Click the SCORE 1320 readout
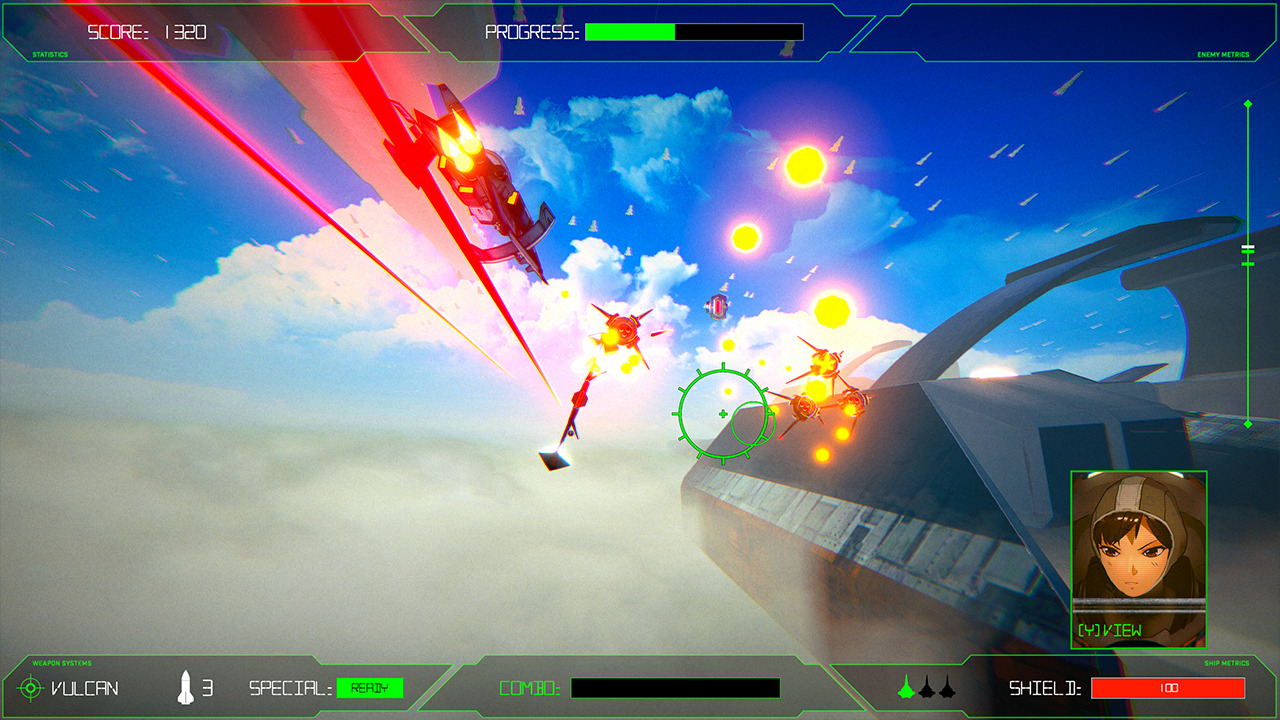The width and height of the screenshot is (1280, 720). [x=146, y=31]
